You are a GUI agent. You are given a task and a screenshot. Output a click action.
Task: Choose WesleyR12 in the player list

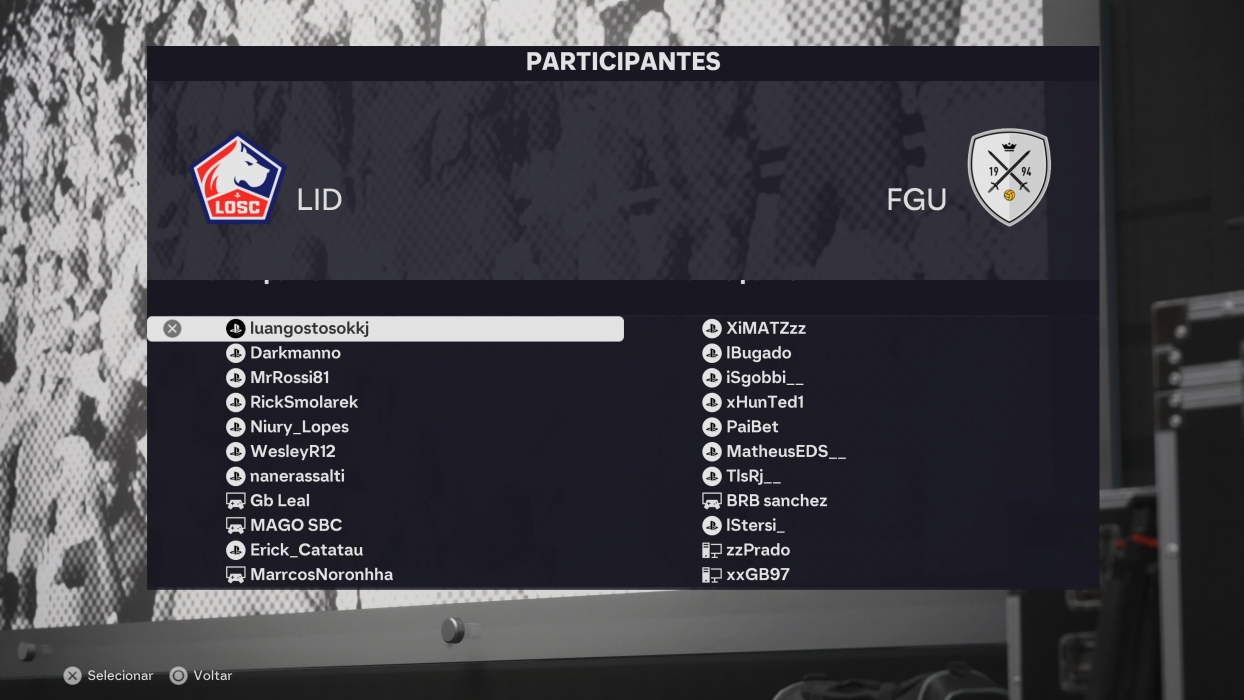[x=292, y=451]
